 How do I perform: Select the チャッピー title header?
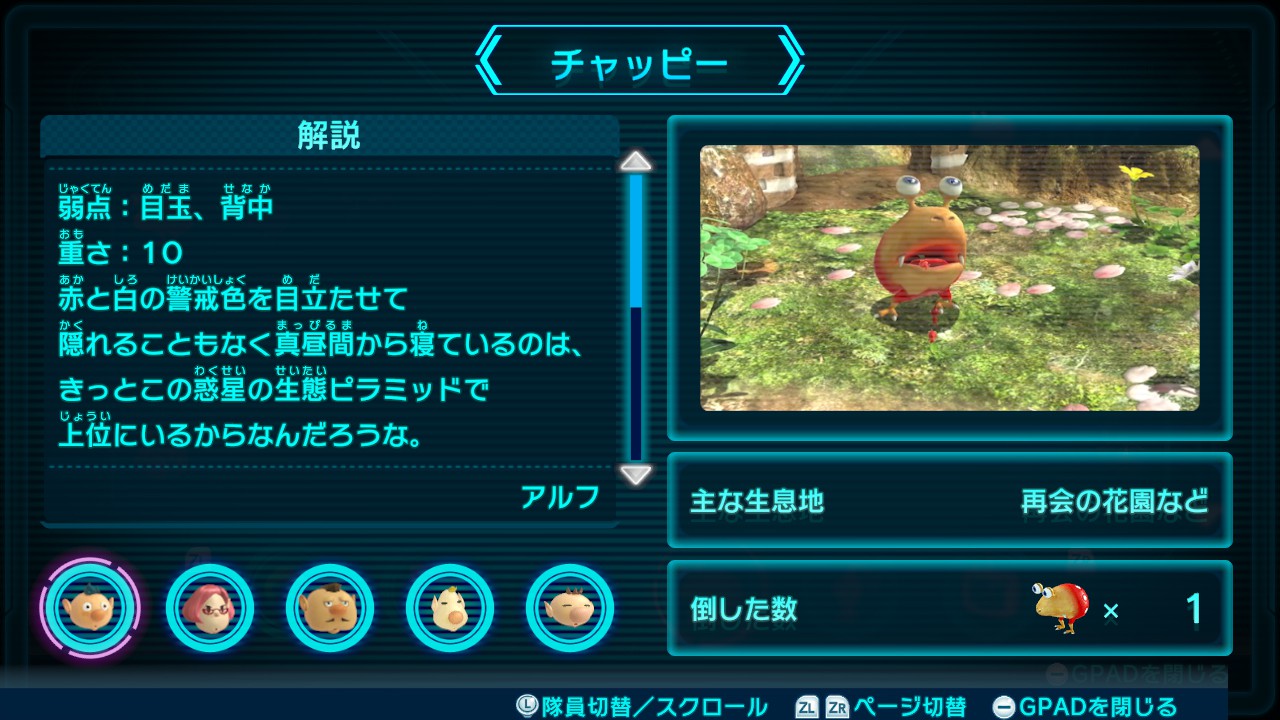click(640, 60)
